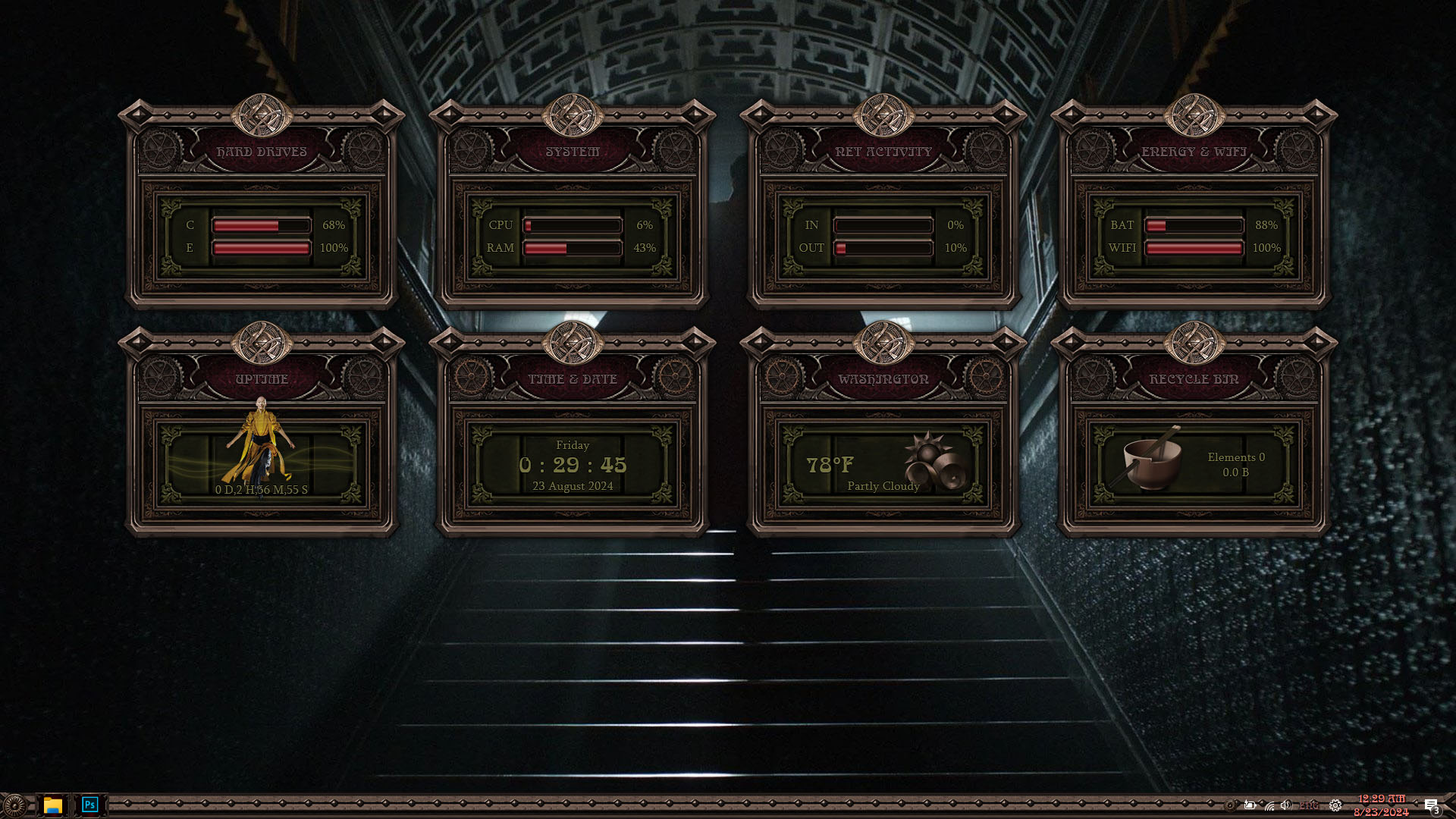Viewport: 1456px width, 819px height.
Task: Select the Net Activity widget title
Action: [x=883, y=152]
